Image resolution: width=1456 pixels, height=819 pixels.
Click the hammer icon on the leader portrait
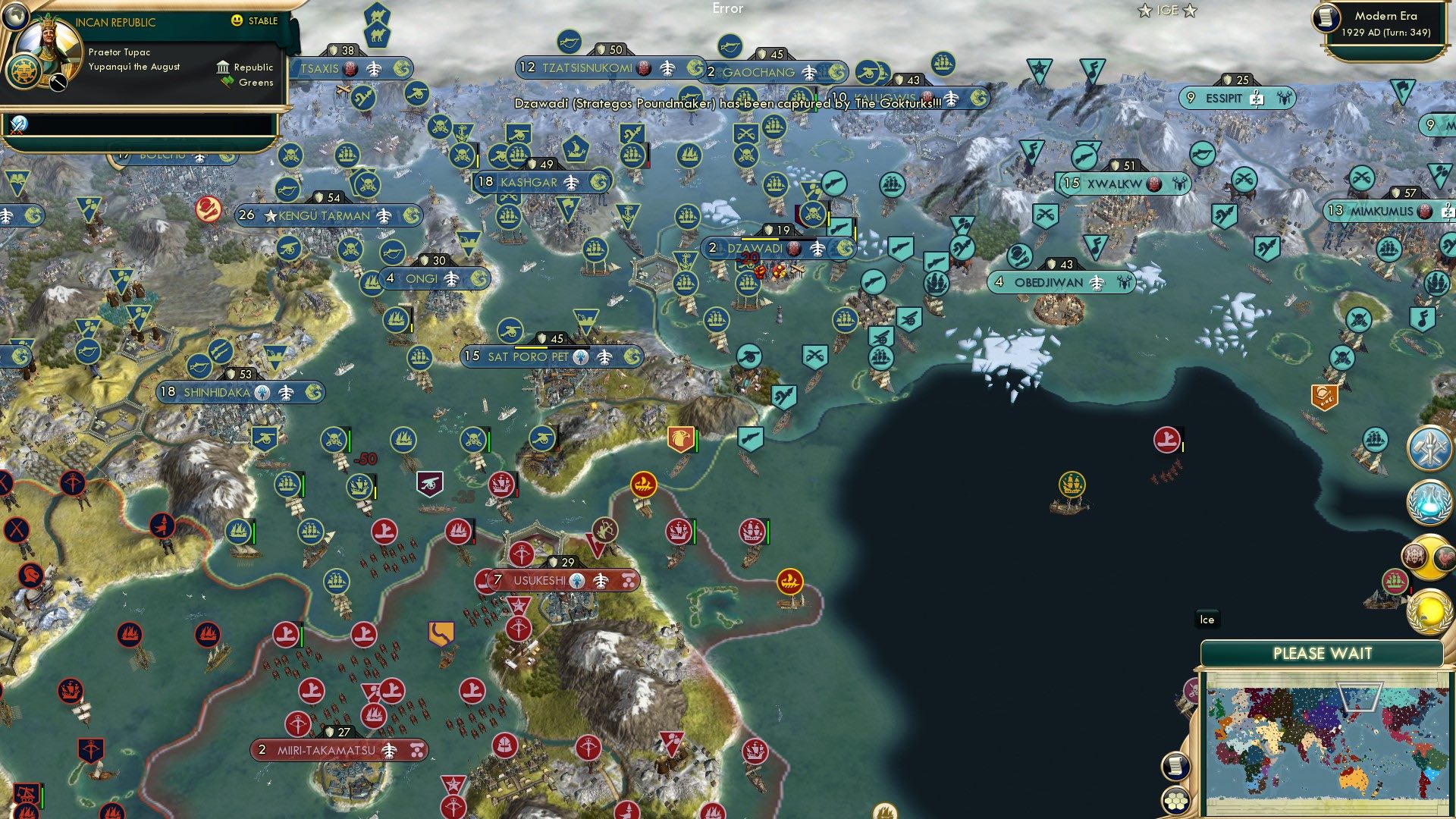point(58,83)
